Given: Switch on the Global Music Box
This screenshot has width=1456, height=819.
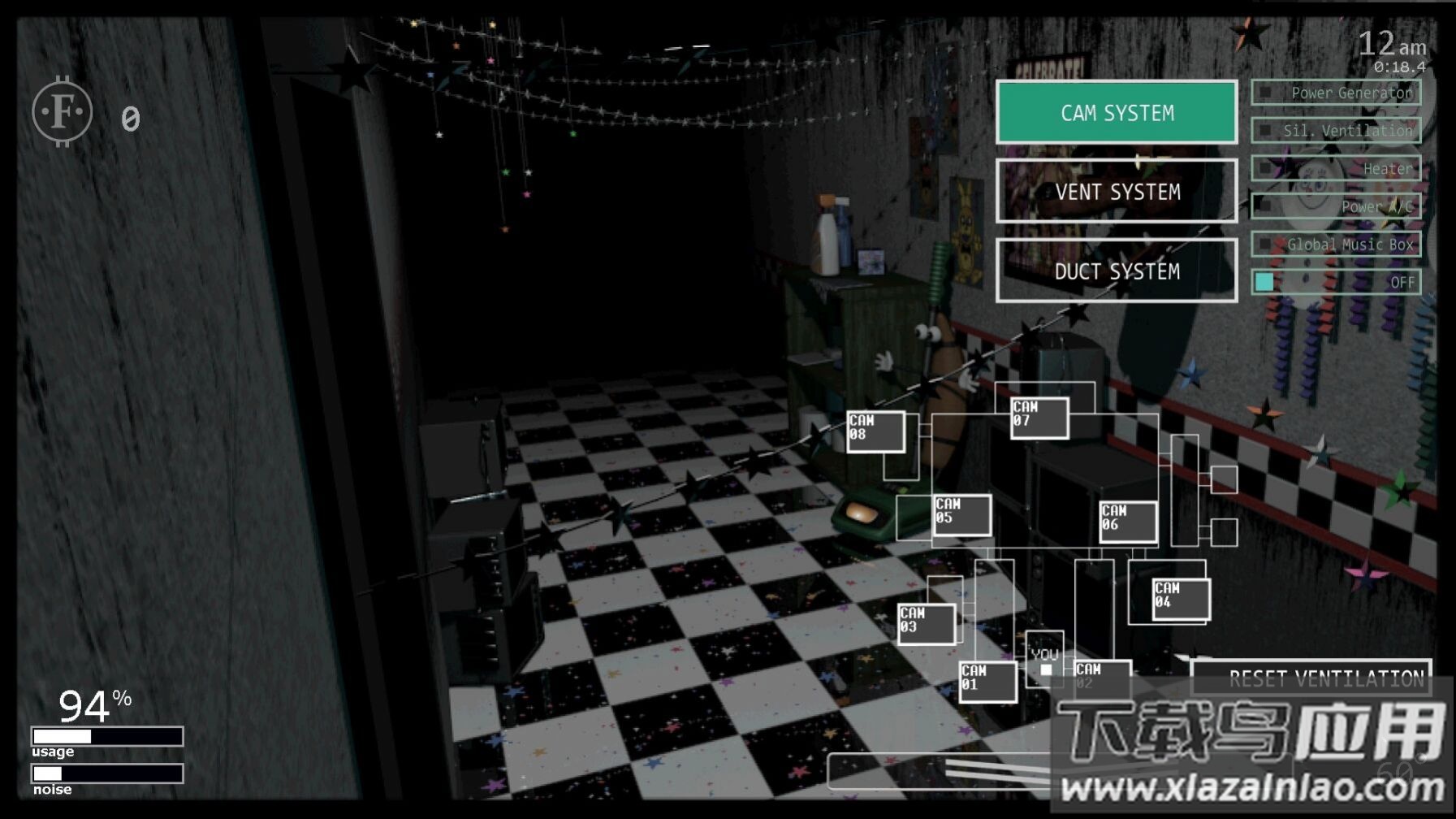Looking at the screenshot, I should (x=1336, y=244).
